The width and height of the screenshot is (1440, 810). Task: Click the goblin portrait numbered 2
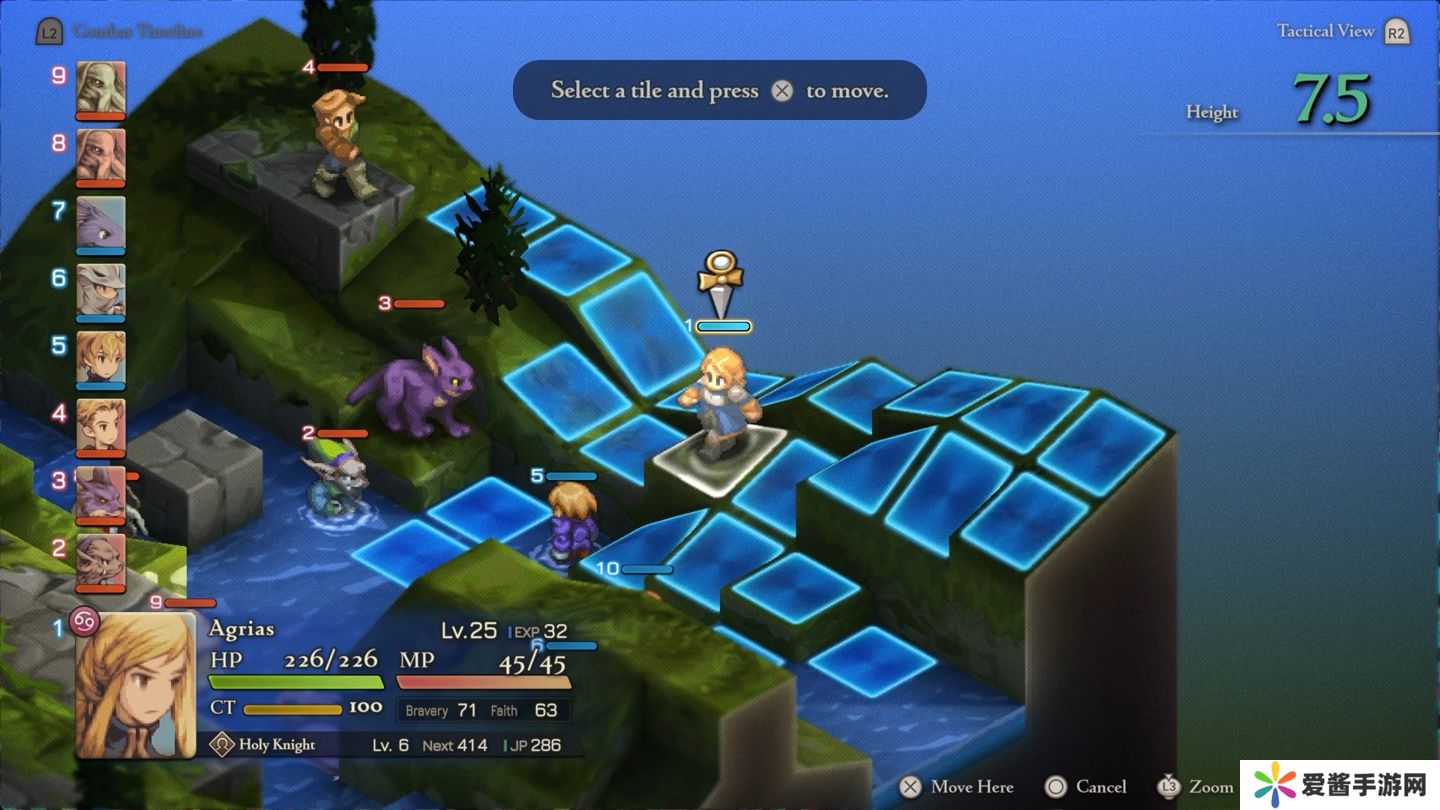pyautogui.click(x=101, y=560)
